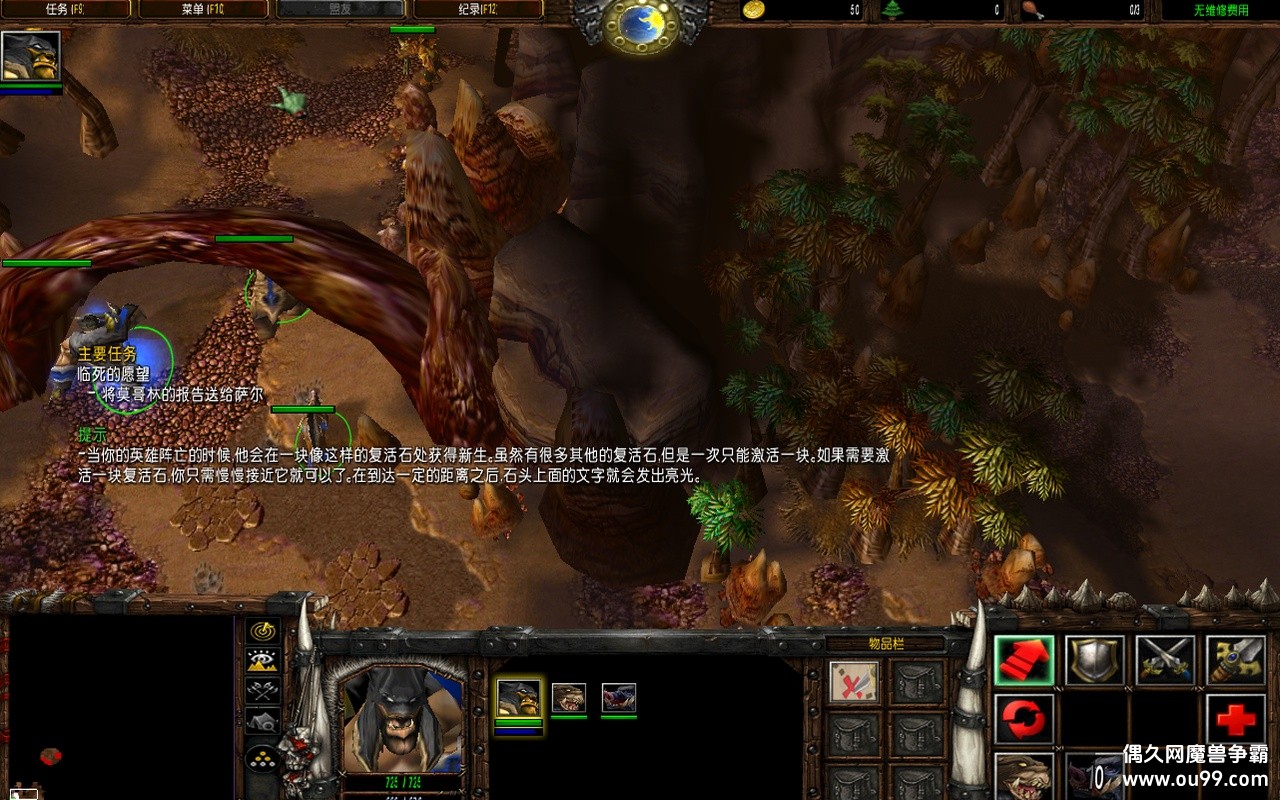Screen dimensions: 1280x800
Task: Toggle creep camp display on minimap
Action: (263, 721)
